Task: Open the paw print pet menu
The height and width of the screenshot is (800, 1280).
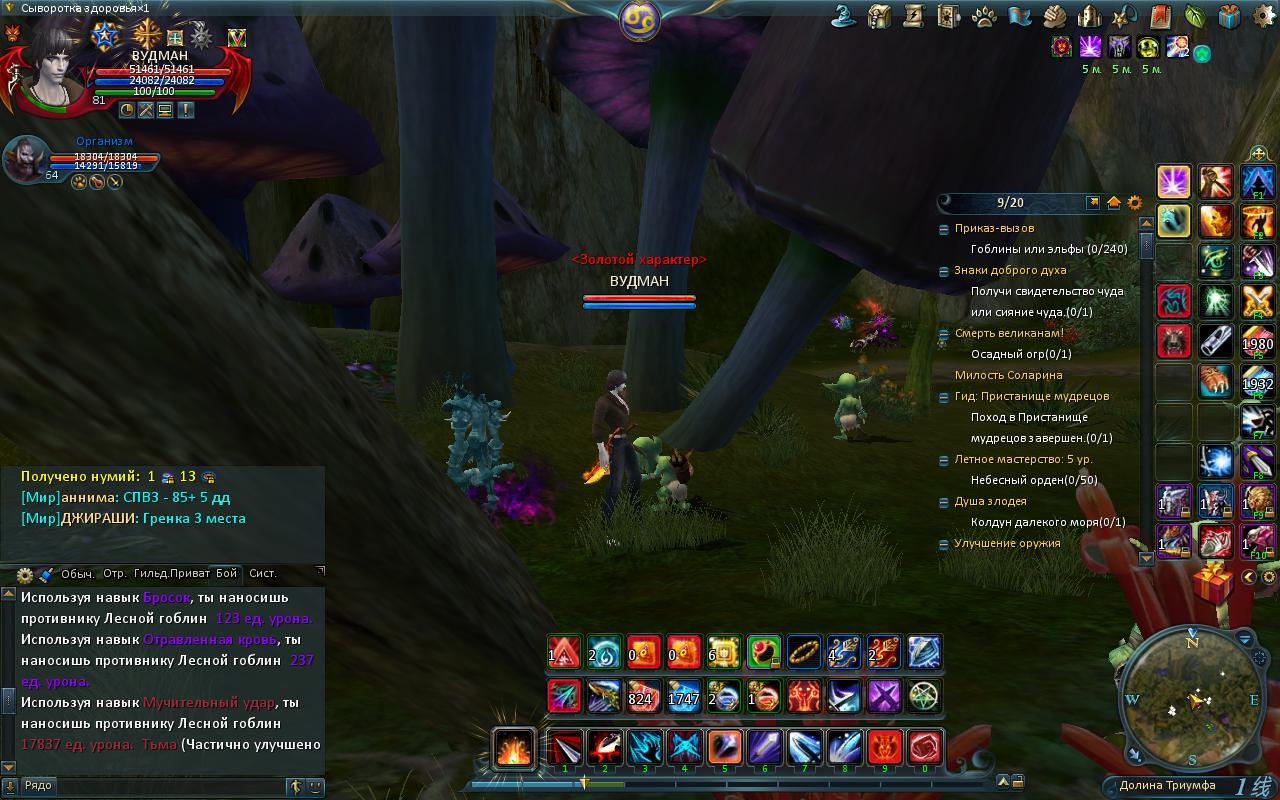Action: click(983, 16)
